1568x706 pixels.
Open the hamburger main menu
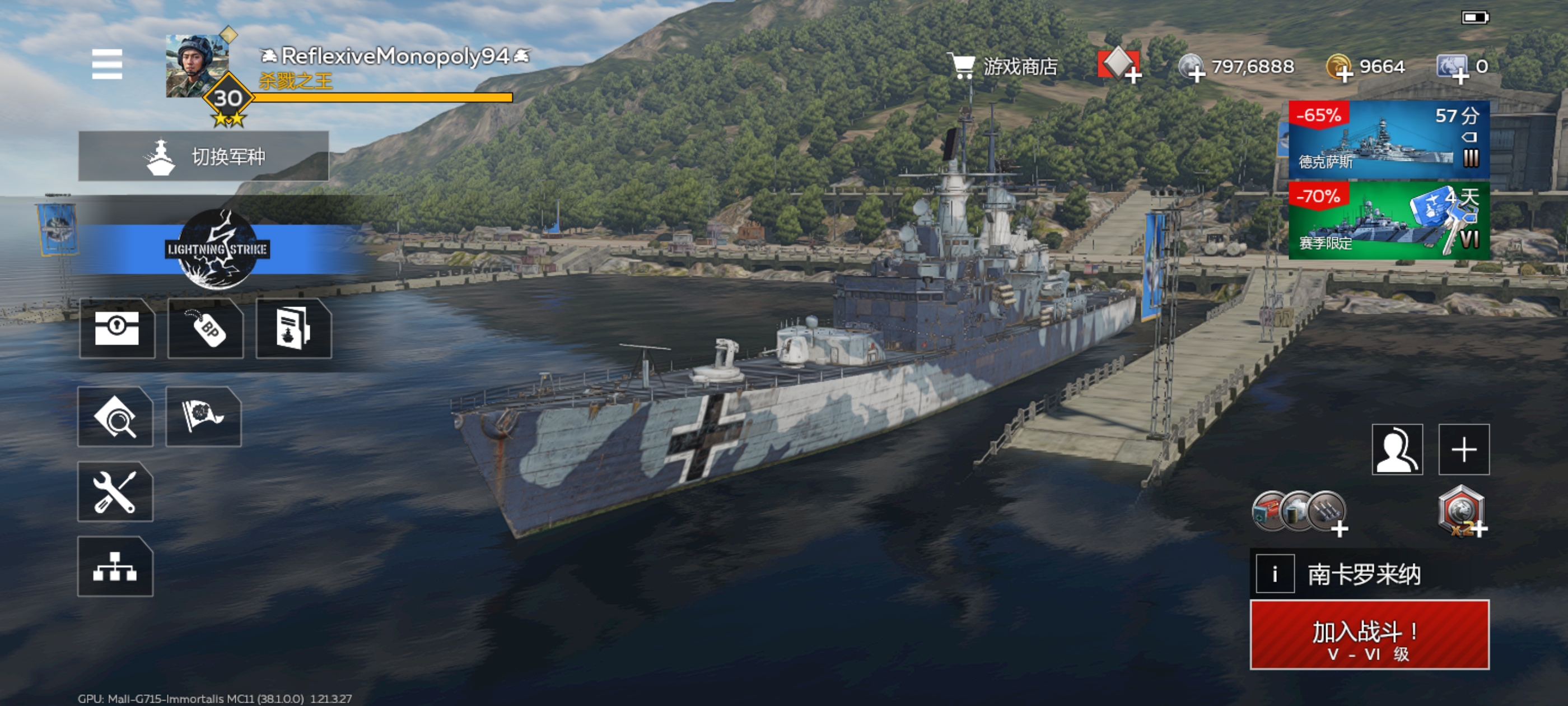tap(107, 64)
